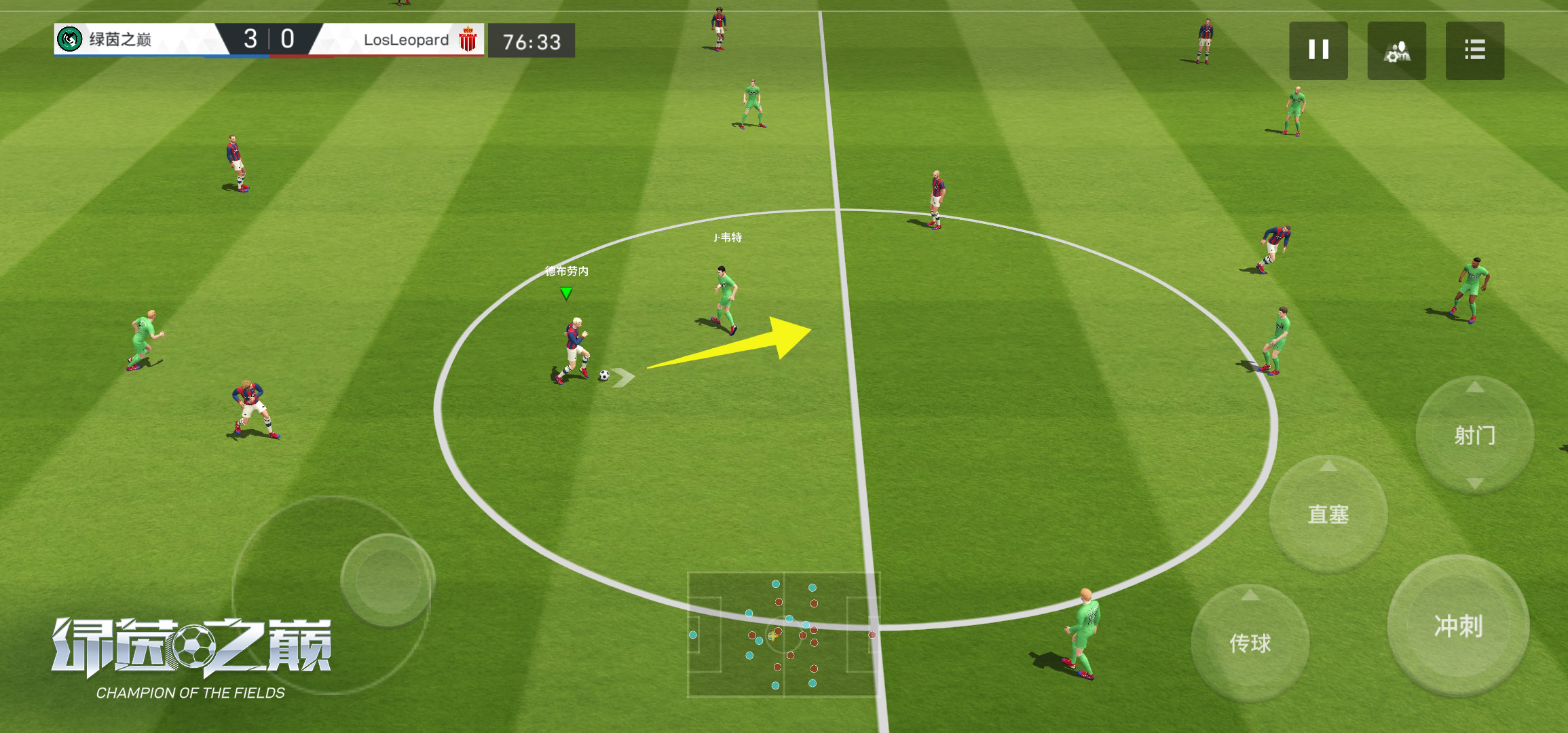Click the pitch minimap radar
Screen dimensions: 1568x733
783,635
